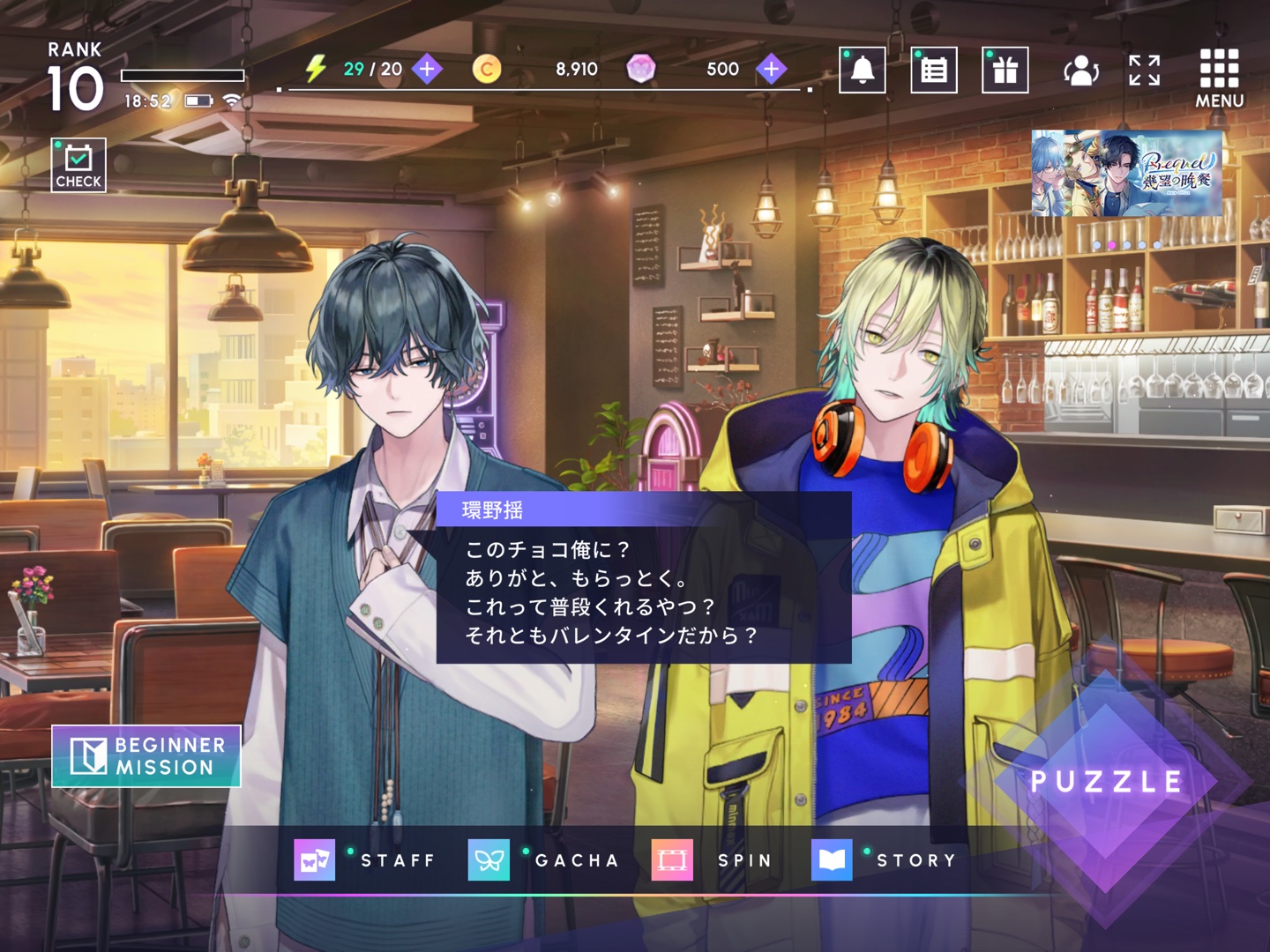Add stamina with the energy plus button
The height and width of the screenshot is (952, 1270).
428,69
